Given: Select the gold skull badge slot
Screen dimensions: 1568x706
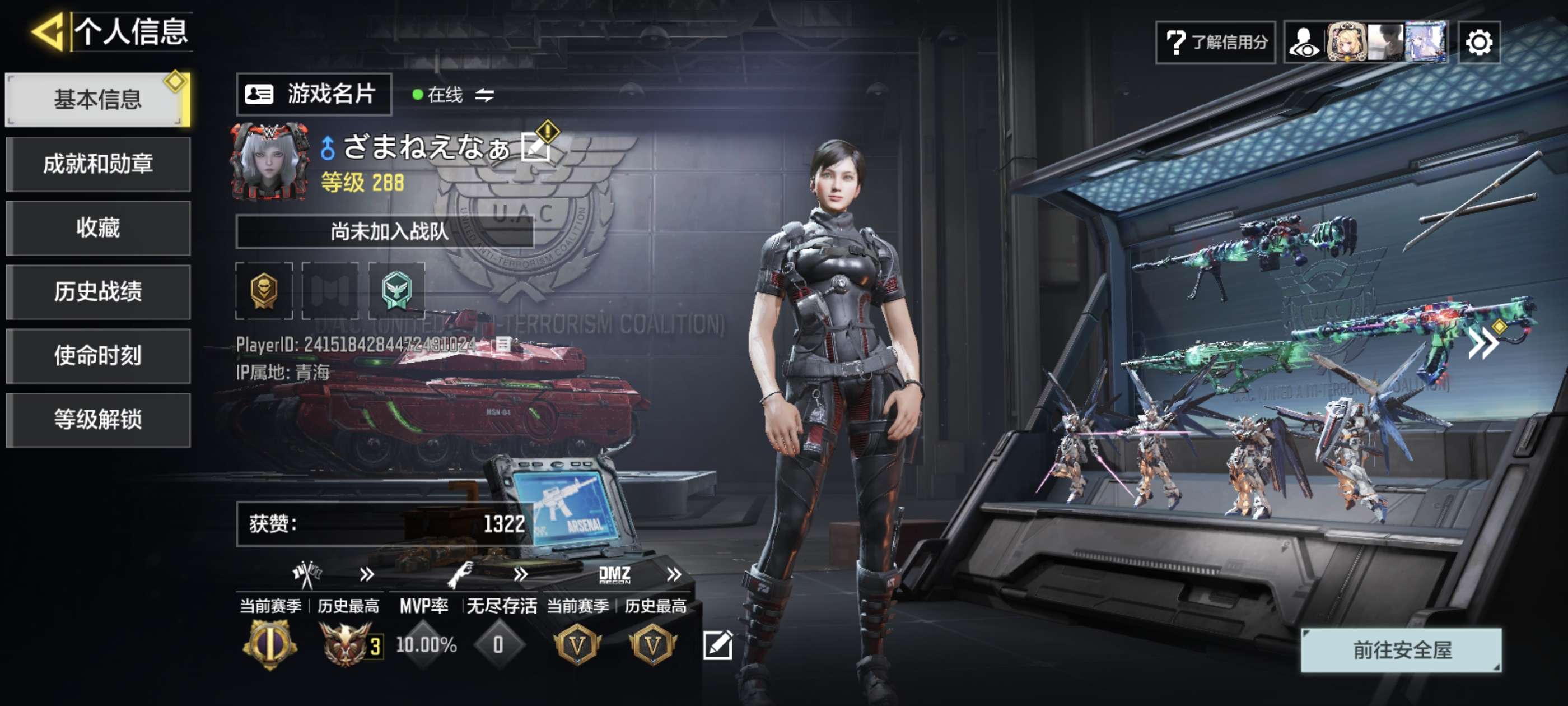Looking at the screenshot, I should [x=264, y=291].
